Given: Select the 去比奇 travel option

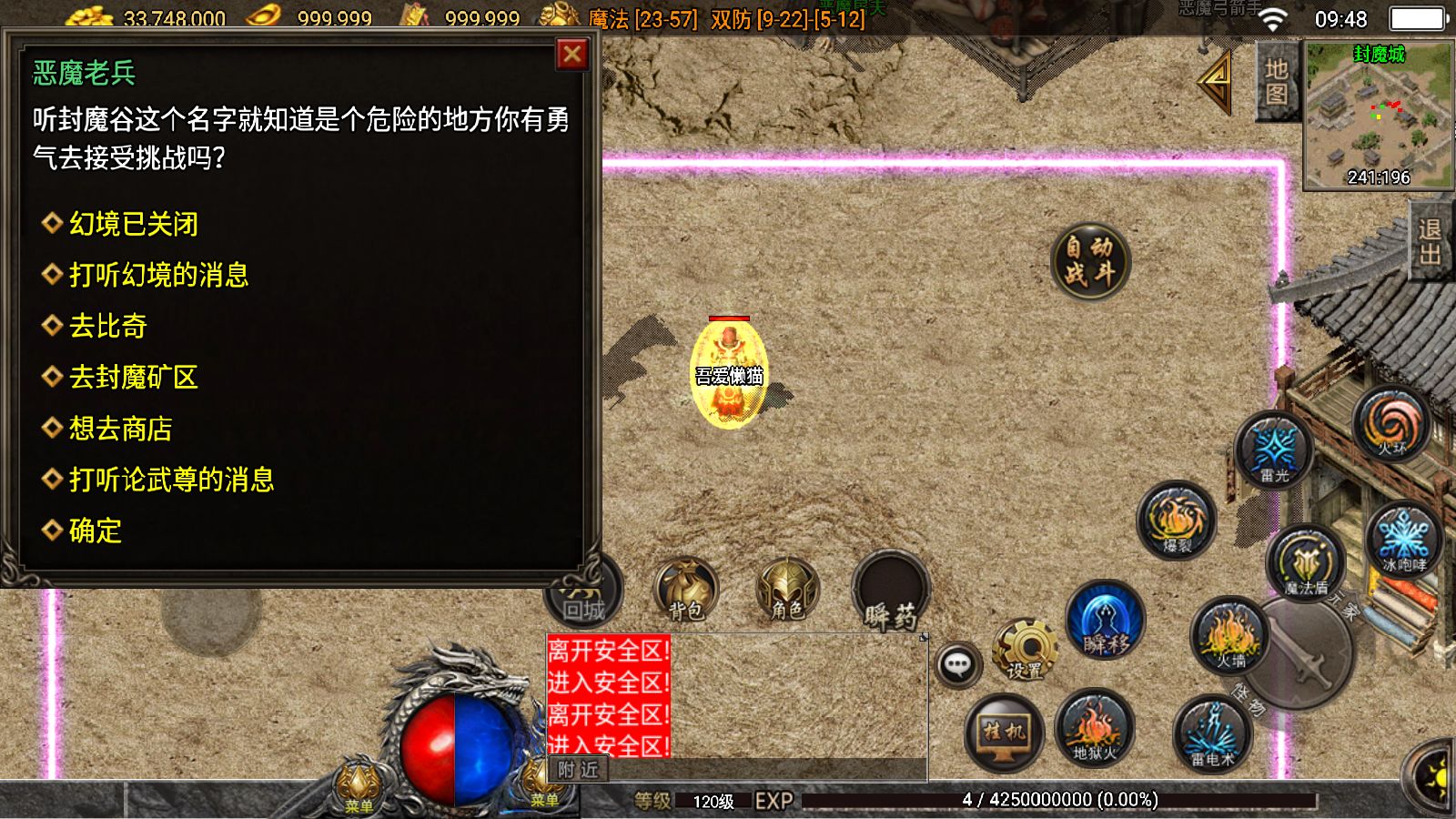Looking at the screenshot, I should 107,326.
